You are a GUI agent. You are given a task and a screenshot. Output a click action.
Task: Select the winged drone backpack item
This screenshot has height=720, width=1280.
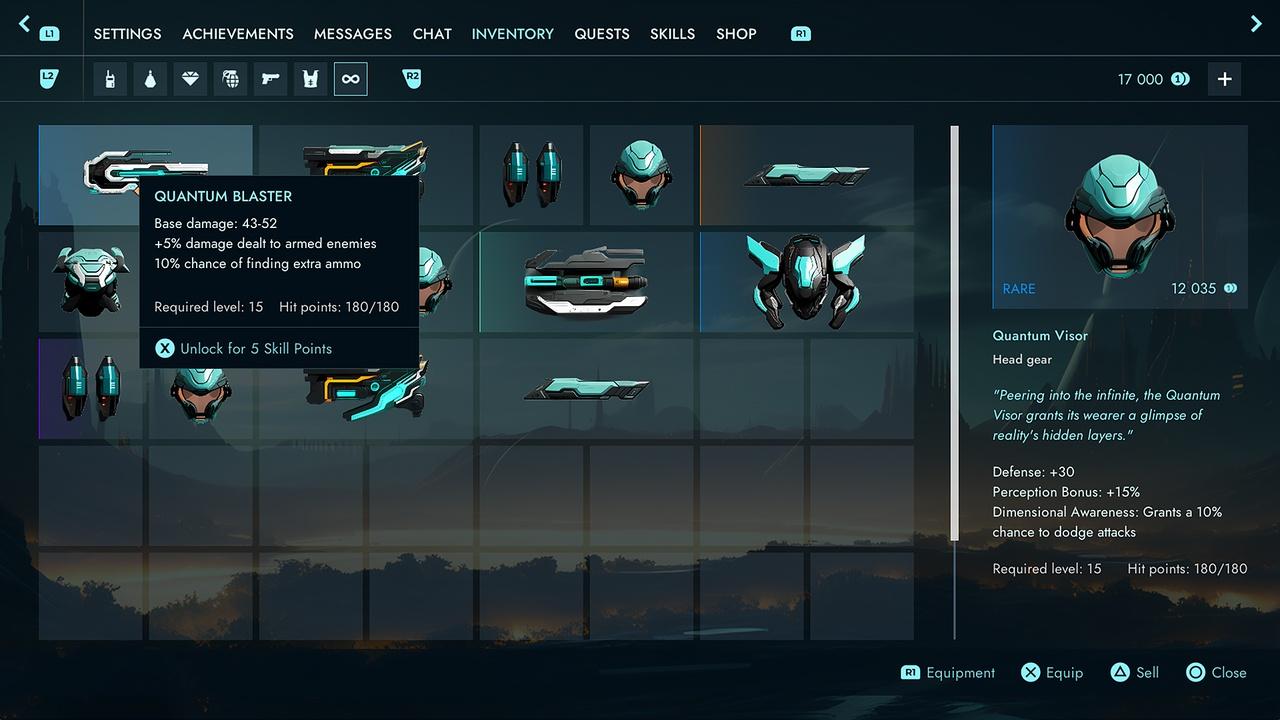pos(806,281)
